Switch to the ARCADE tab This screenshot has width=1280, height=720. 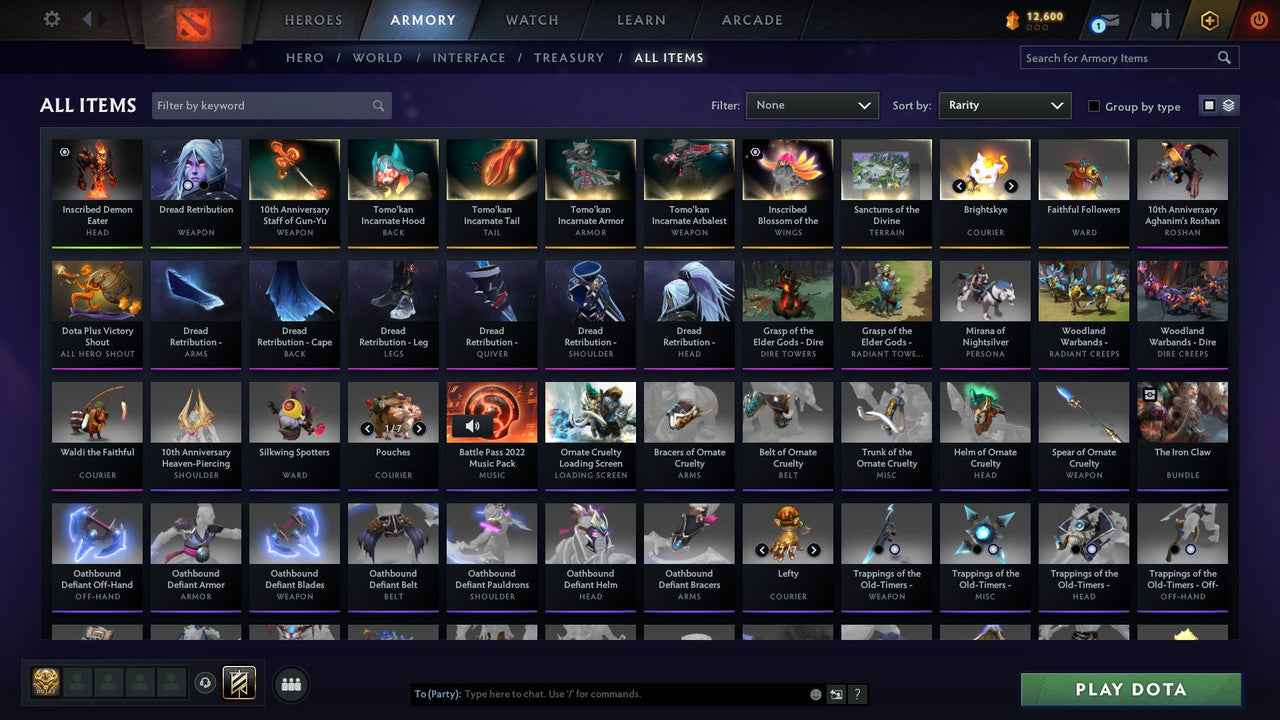(x=751, y=19)
